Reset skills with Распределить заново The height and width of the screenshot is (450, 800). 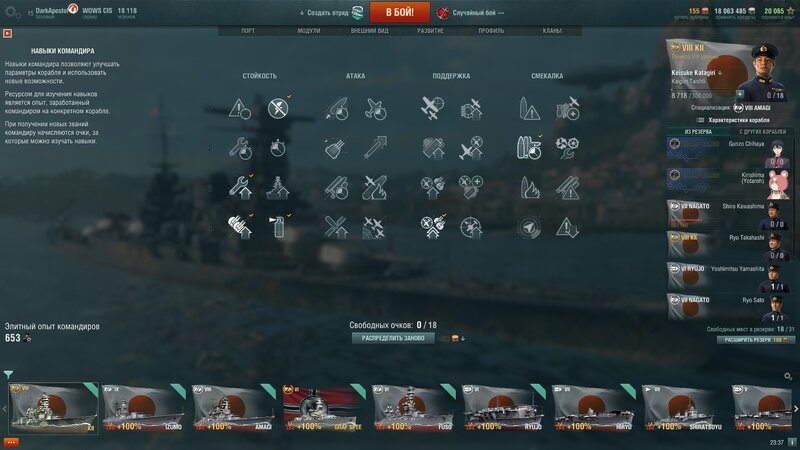392,338
